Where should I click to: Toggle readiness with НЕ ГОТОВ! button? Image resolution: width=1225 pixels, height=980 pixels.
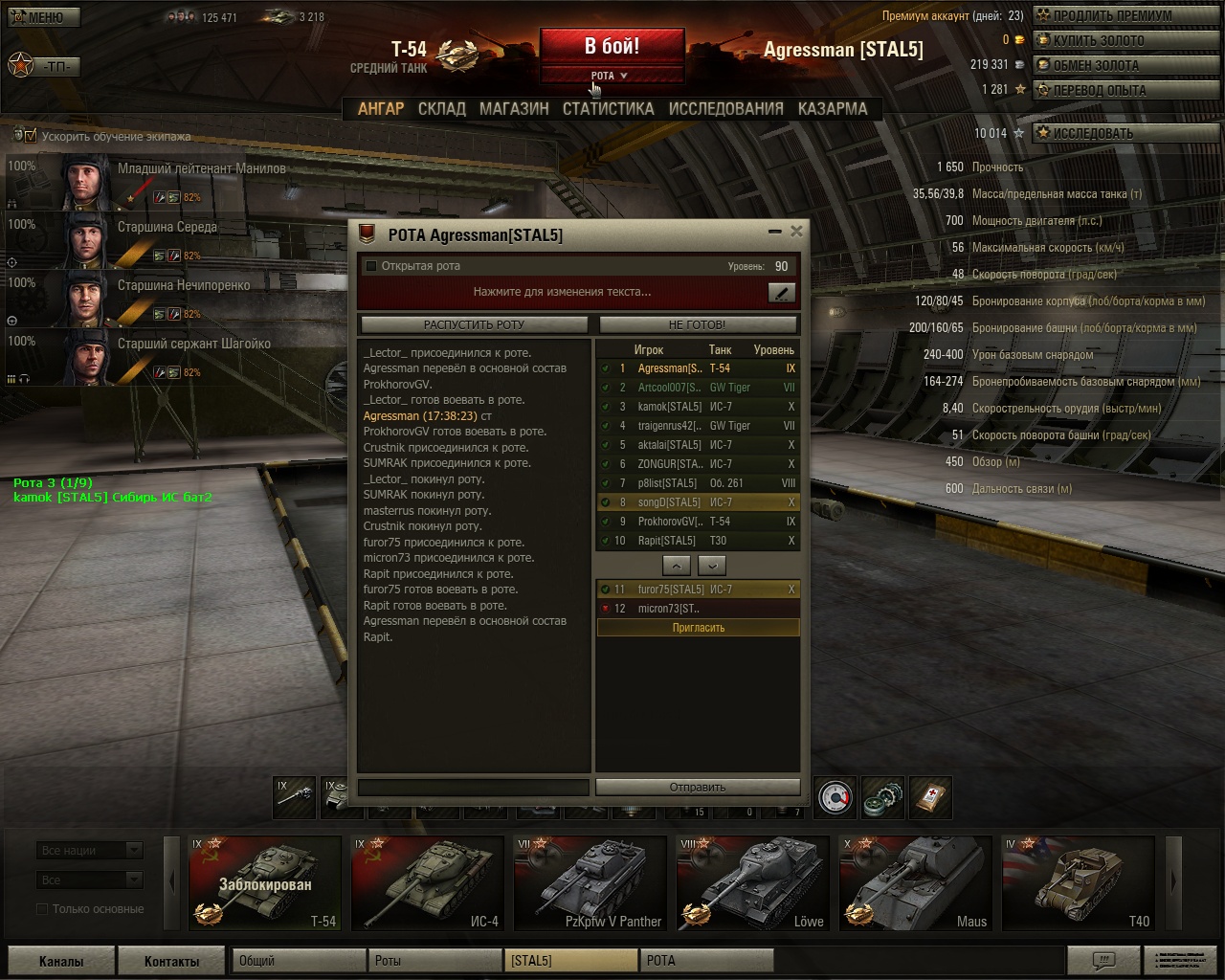[697, 324]
